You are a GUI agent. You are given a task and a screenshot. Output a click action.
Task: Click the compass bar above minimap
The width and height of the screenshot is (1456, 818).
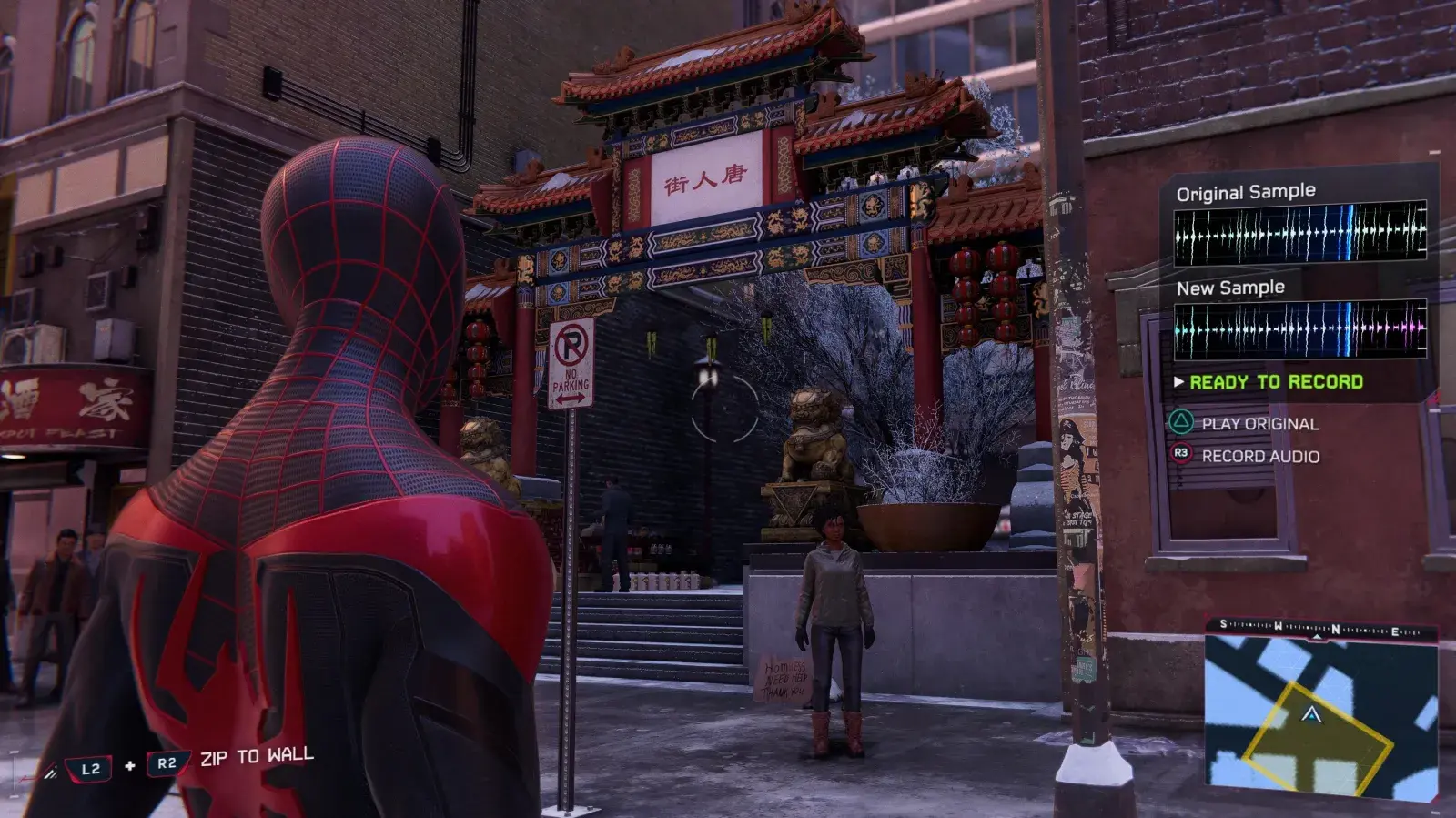tap(1320, 628)
